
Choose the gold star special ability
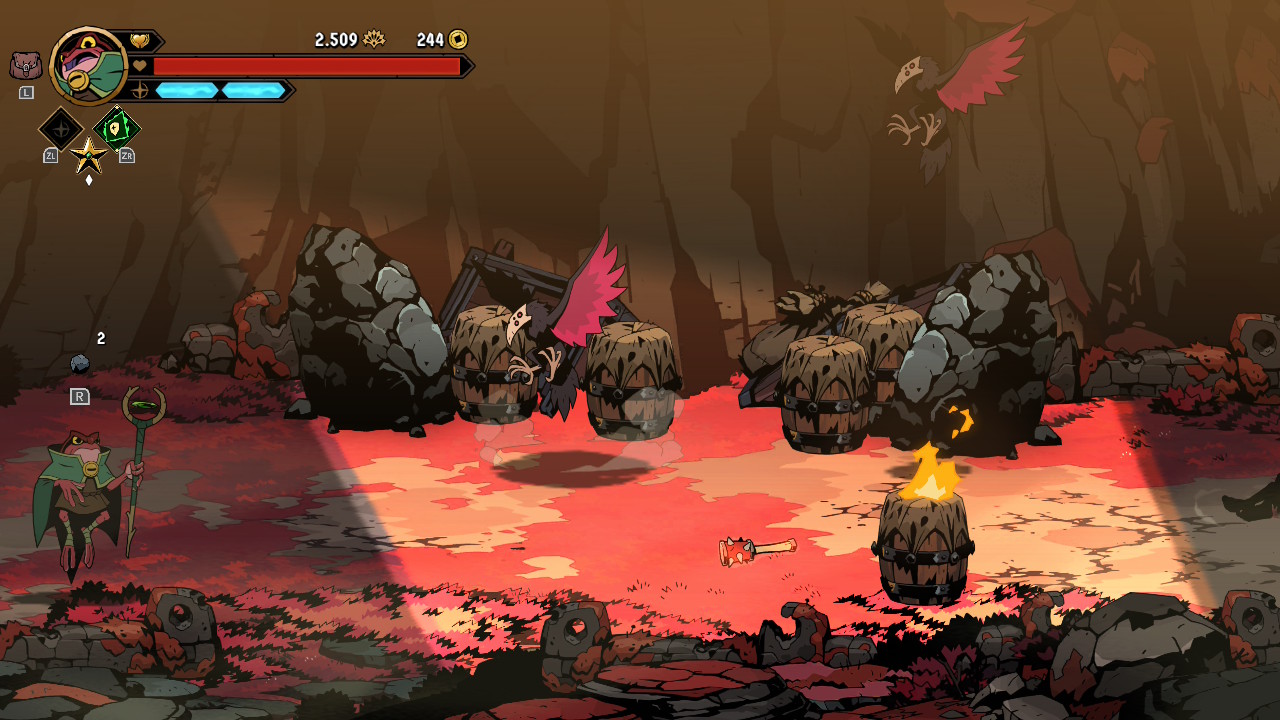pyautogui.click(x=89, y=155)
